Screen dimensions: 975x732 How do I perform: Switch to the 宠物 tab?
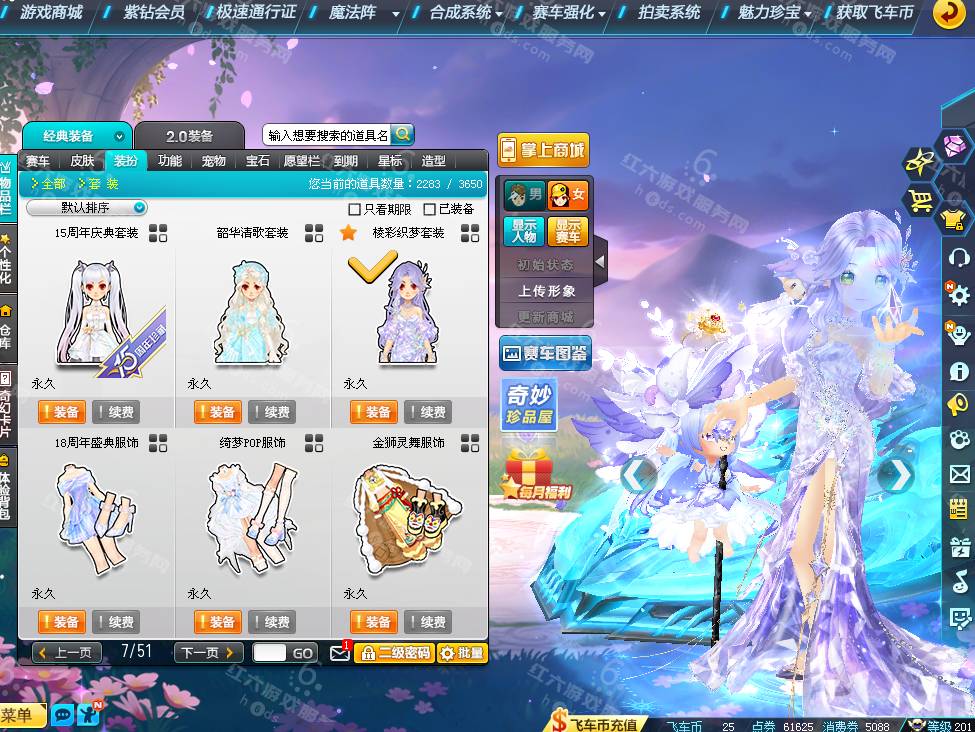pos(213,161)
